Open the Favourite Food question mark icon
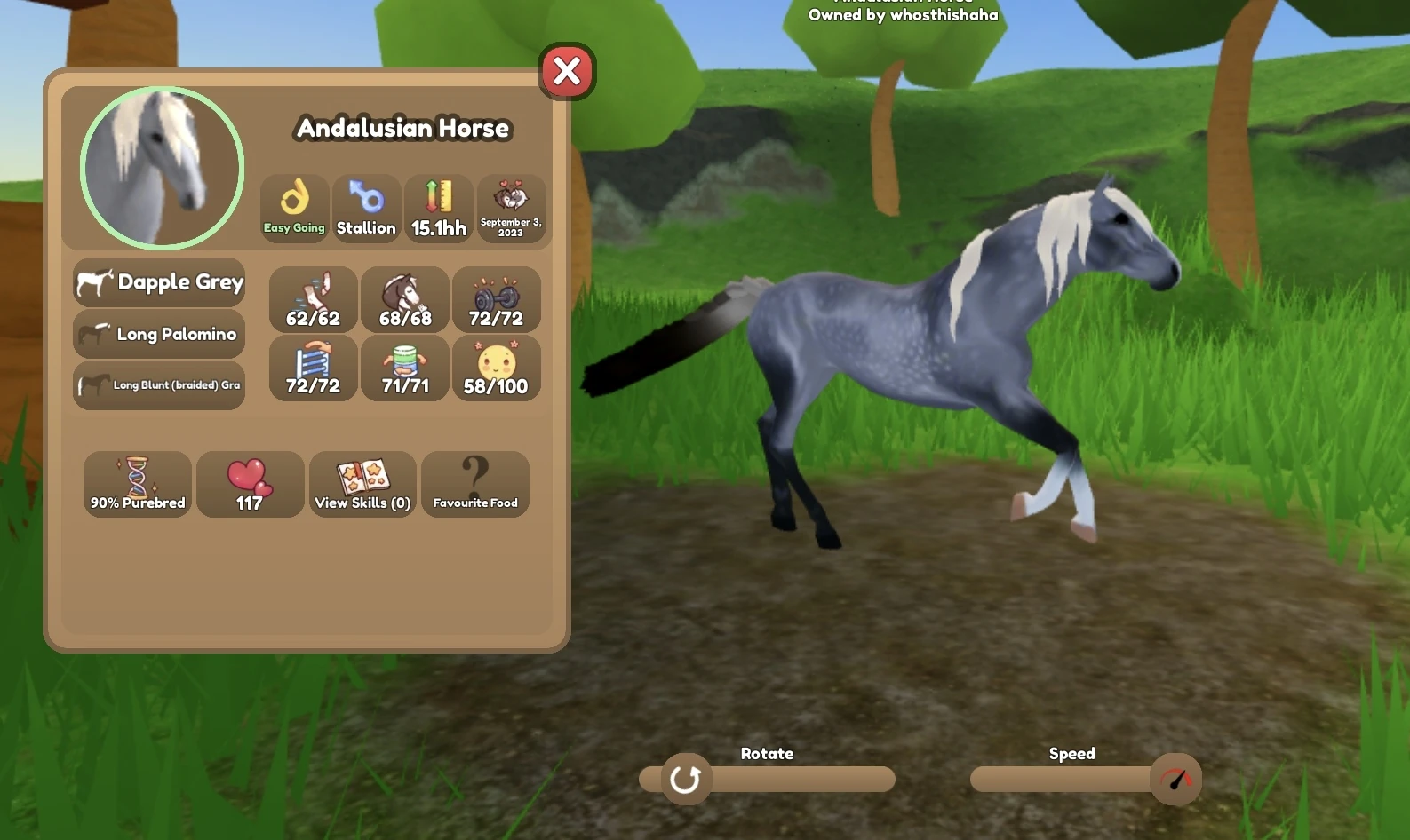Screen dimensions: 1410x840 (x=475, y=485)
